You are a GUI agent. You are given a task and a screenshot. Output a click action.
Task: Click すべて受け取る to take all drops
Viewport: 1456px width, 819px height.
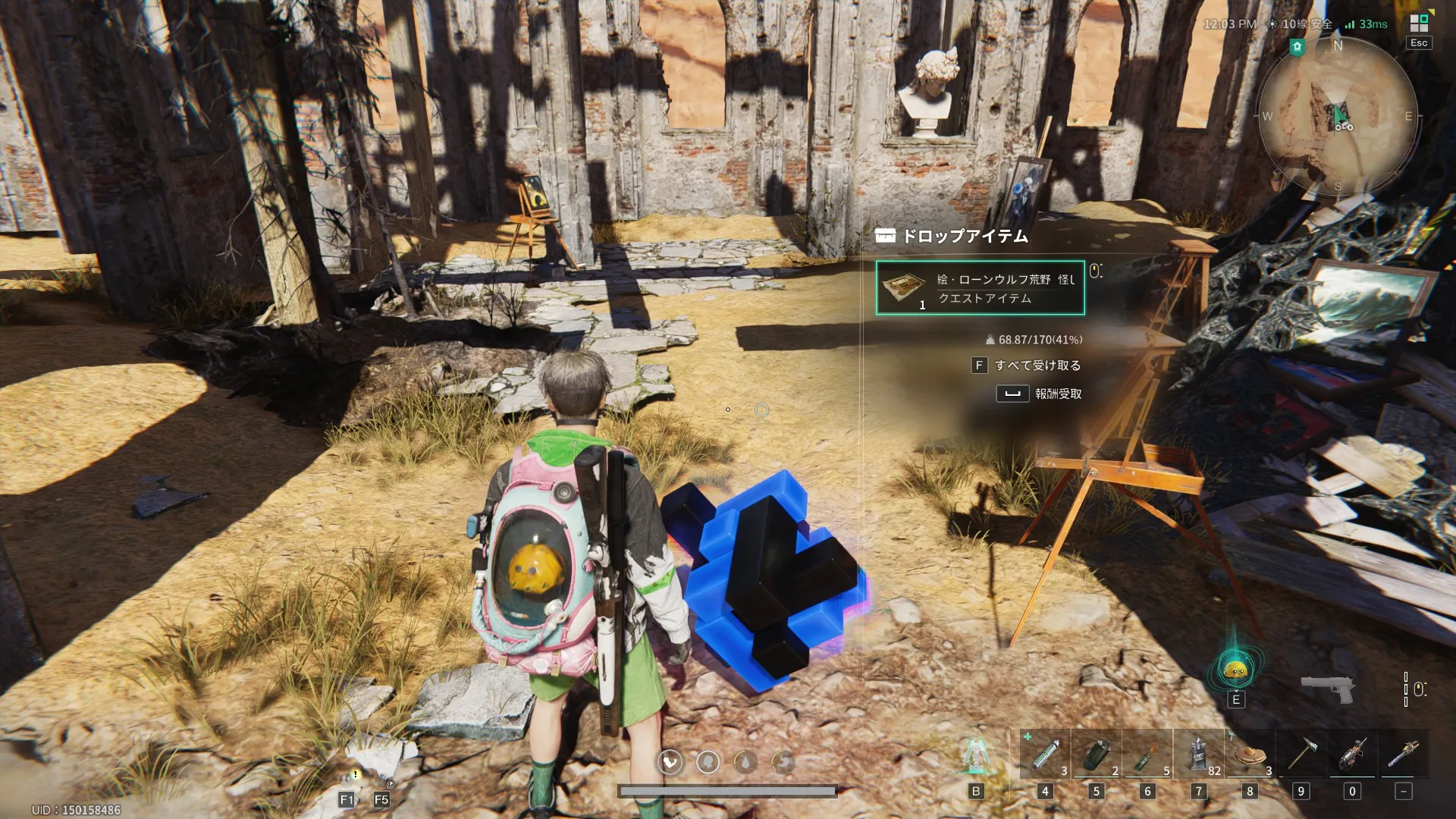[x=1037, y=366]
